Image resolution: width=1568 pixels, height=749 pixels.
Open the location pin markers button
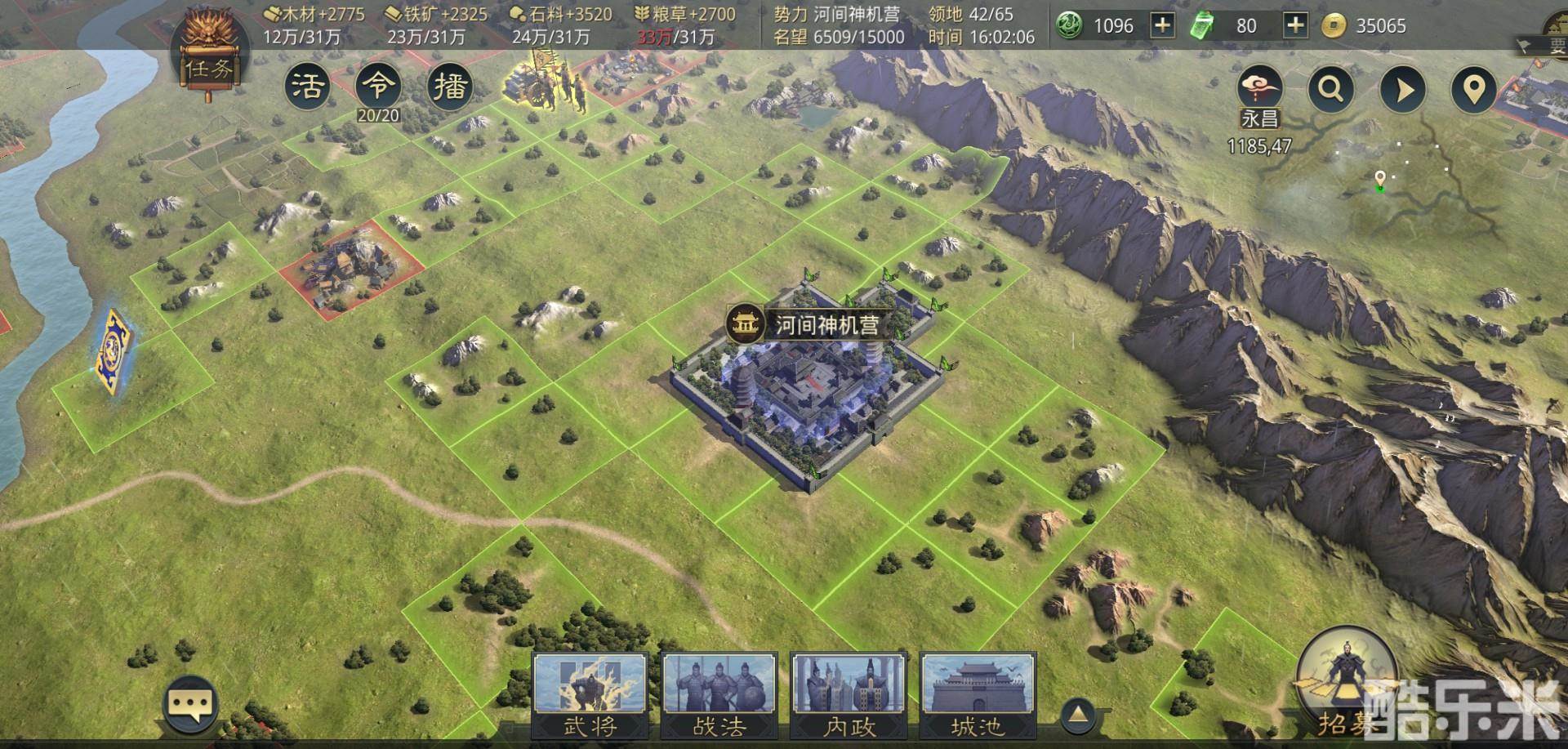[x=1473, y=88]
